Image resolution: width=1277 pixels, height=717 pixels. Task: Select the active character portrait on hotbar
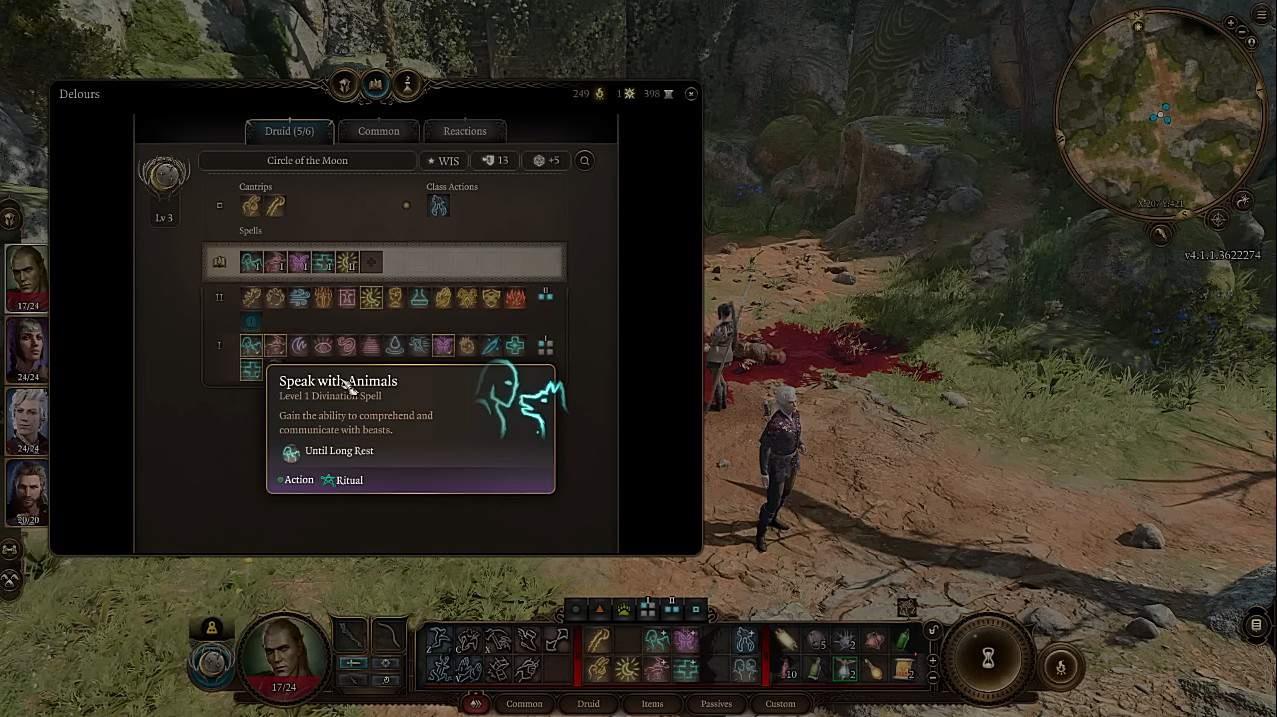point(284,655)
